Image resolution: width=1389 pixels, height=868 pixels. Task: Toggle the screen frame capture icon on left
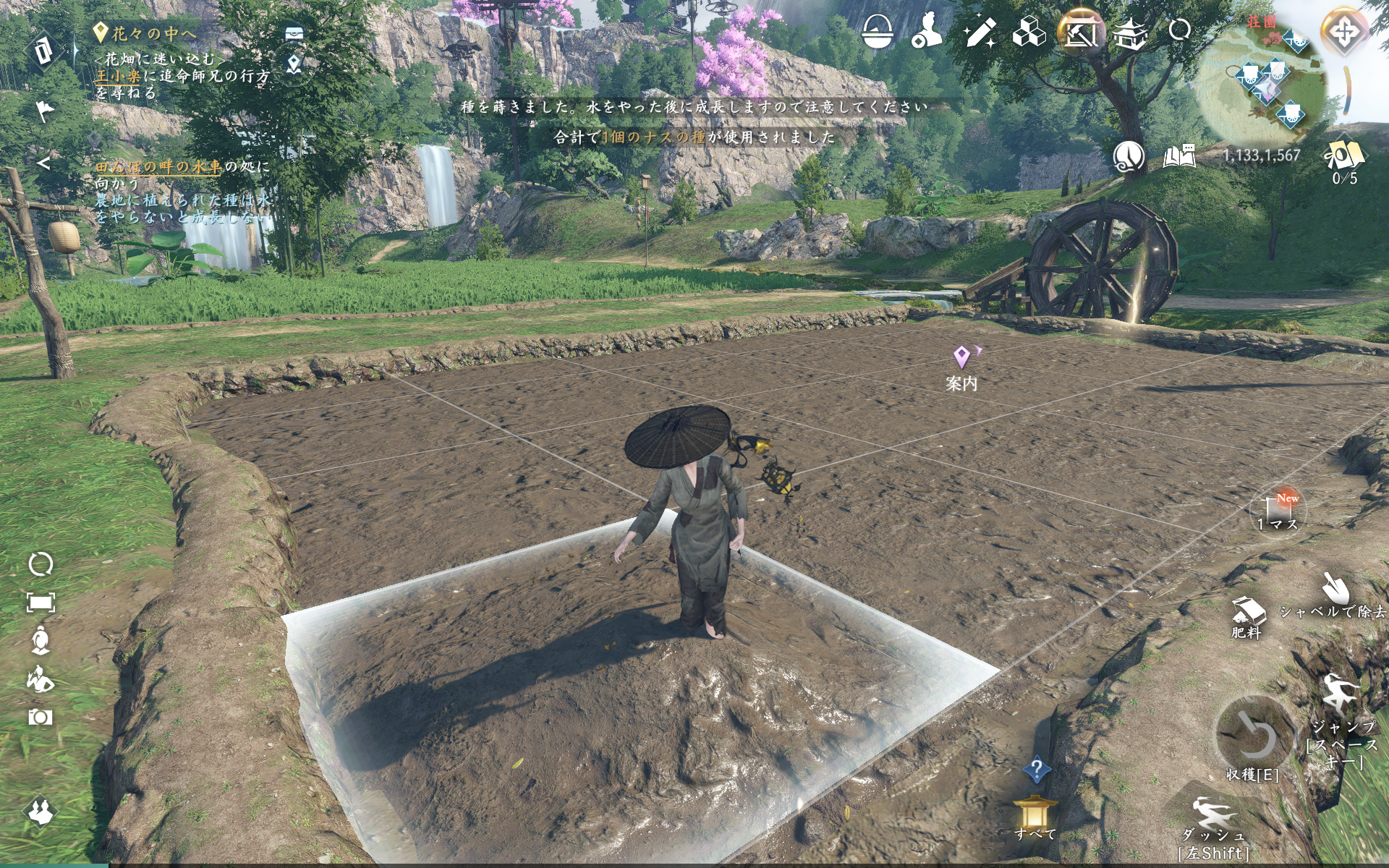click(41, 601)
